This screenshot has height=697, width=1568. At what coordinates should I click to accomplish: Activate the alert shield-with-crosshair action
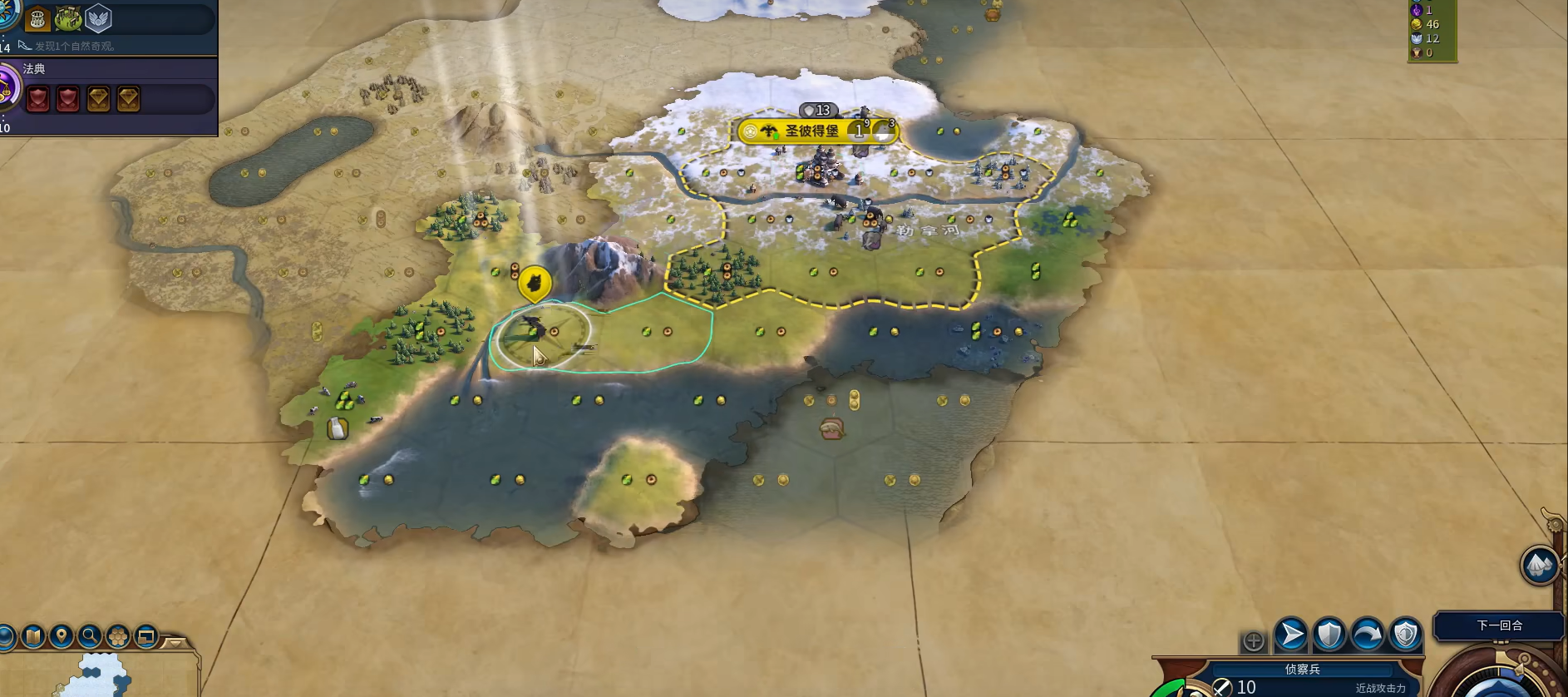(1406, 635)
